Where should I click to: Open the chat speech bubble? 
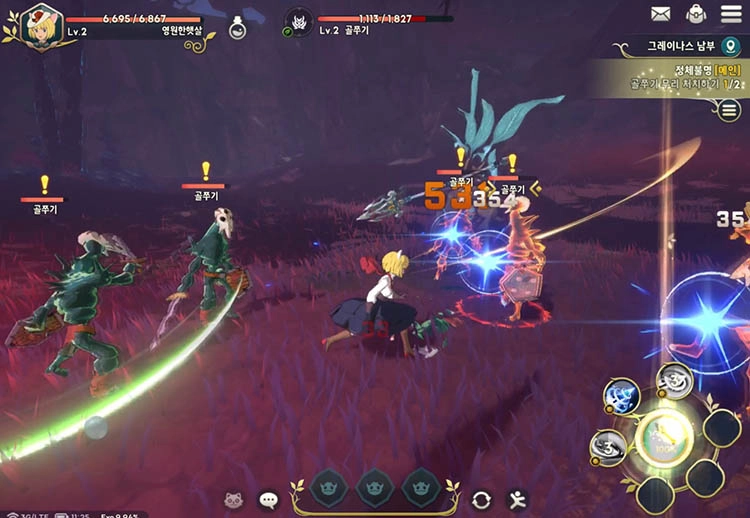[x=269, y=498]
